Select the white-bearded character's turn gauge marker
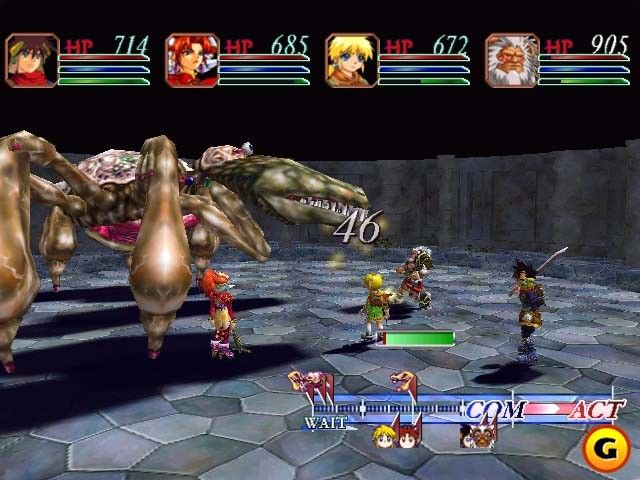Screen dimensions: 640x480 484,434
